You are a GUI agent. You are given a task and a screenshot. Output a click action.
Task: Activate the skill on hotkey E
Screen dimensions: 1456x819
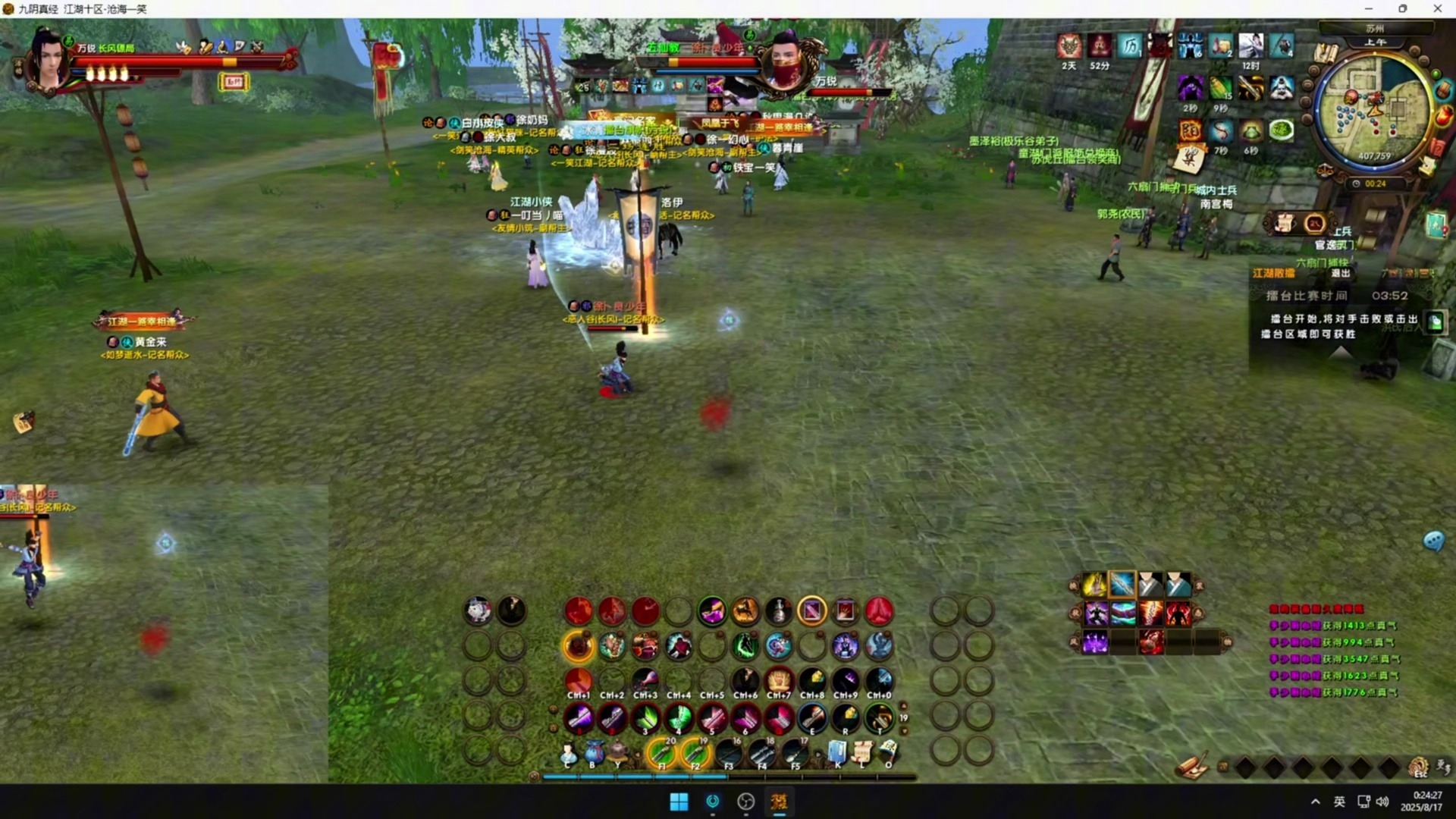pyautogui.click(x=811, y=717)
